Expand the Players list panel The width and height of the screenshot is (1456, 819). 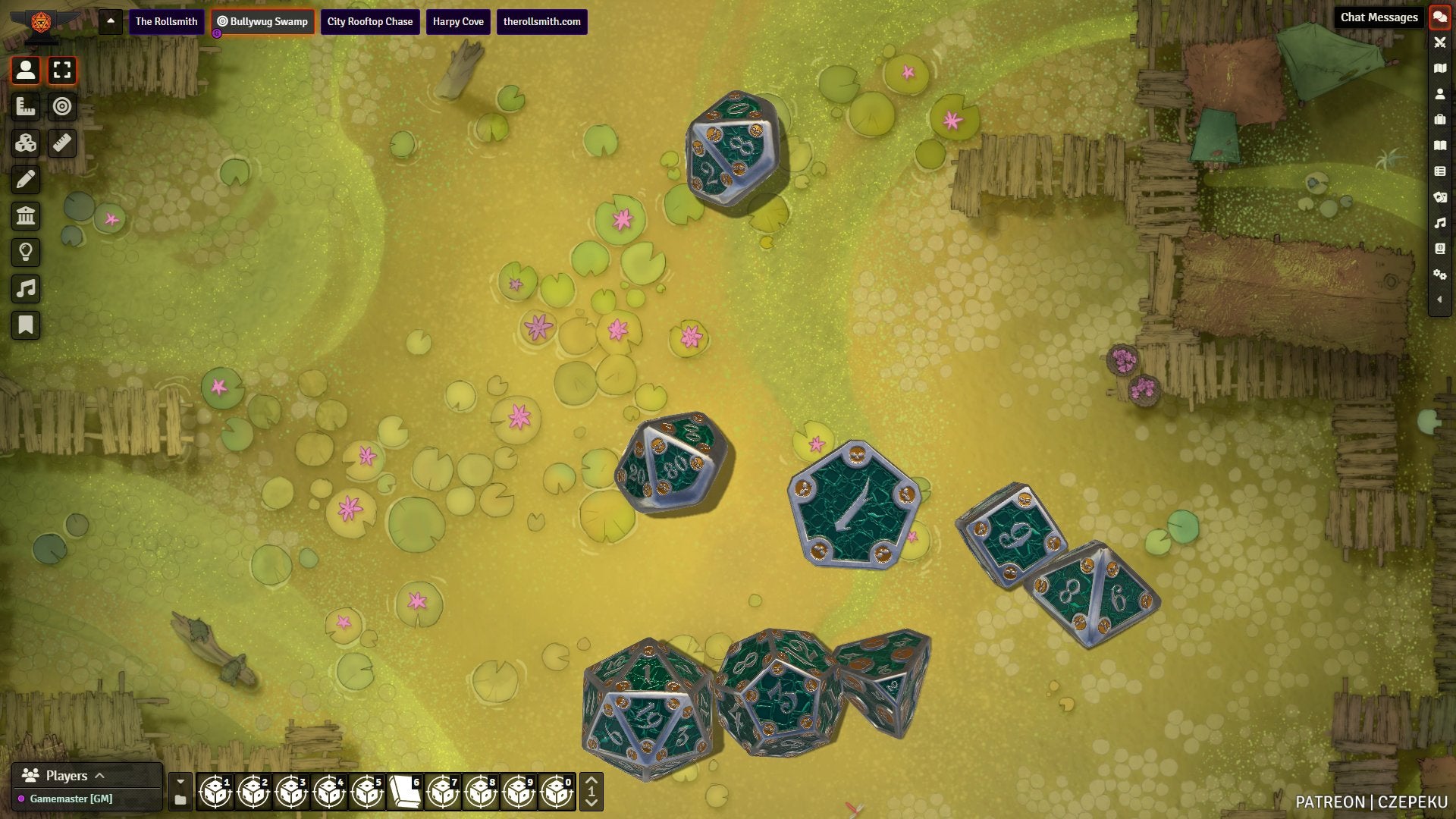(99, 776)
